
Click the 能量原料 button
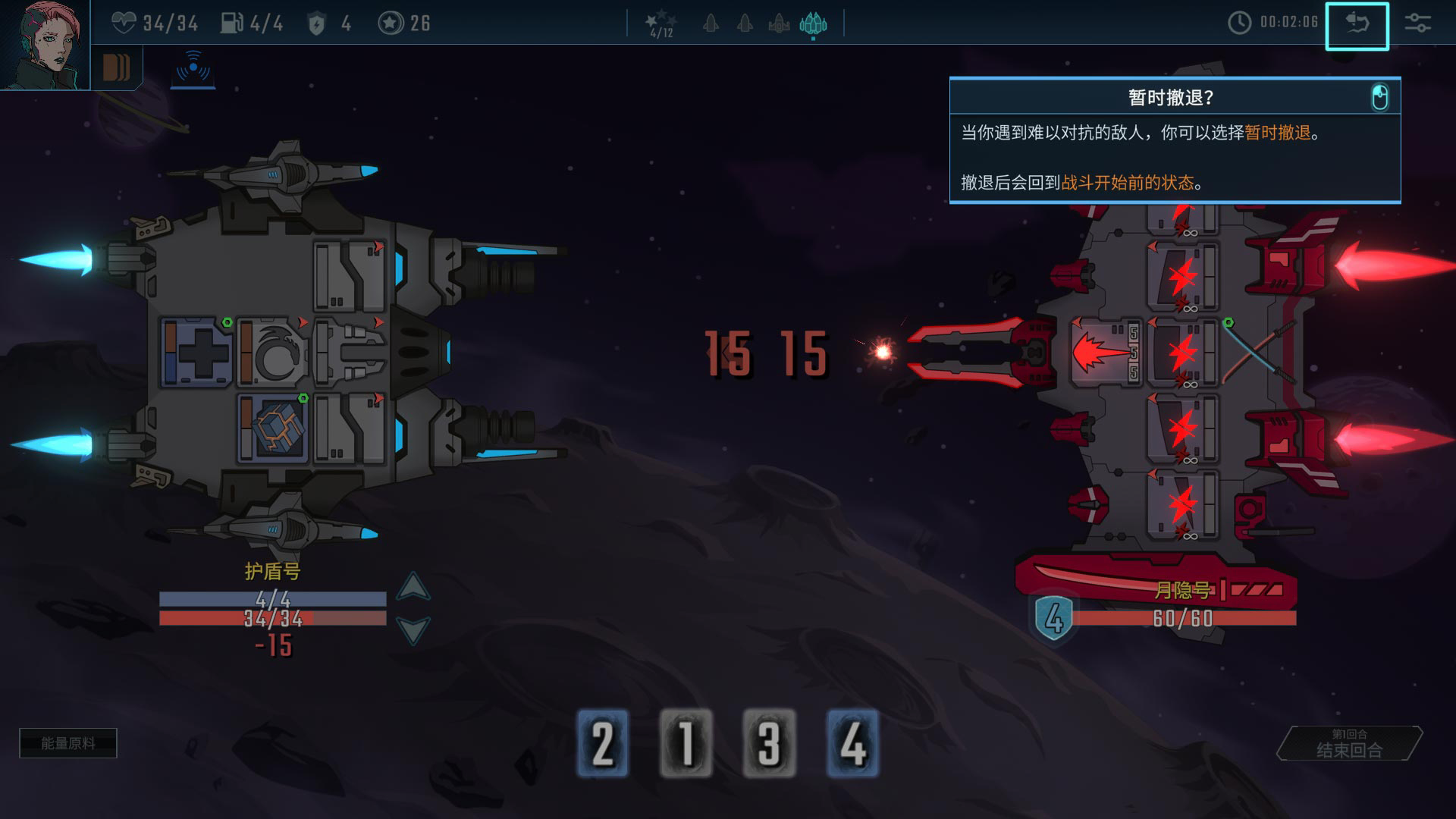coord(68,743)
